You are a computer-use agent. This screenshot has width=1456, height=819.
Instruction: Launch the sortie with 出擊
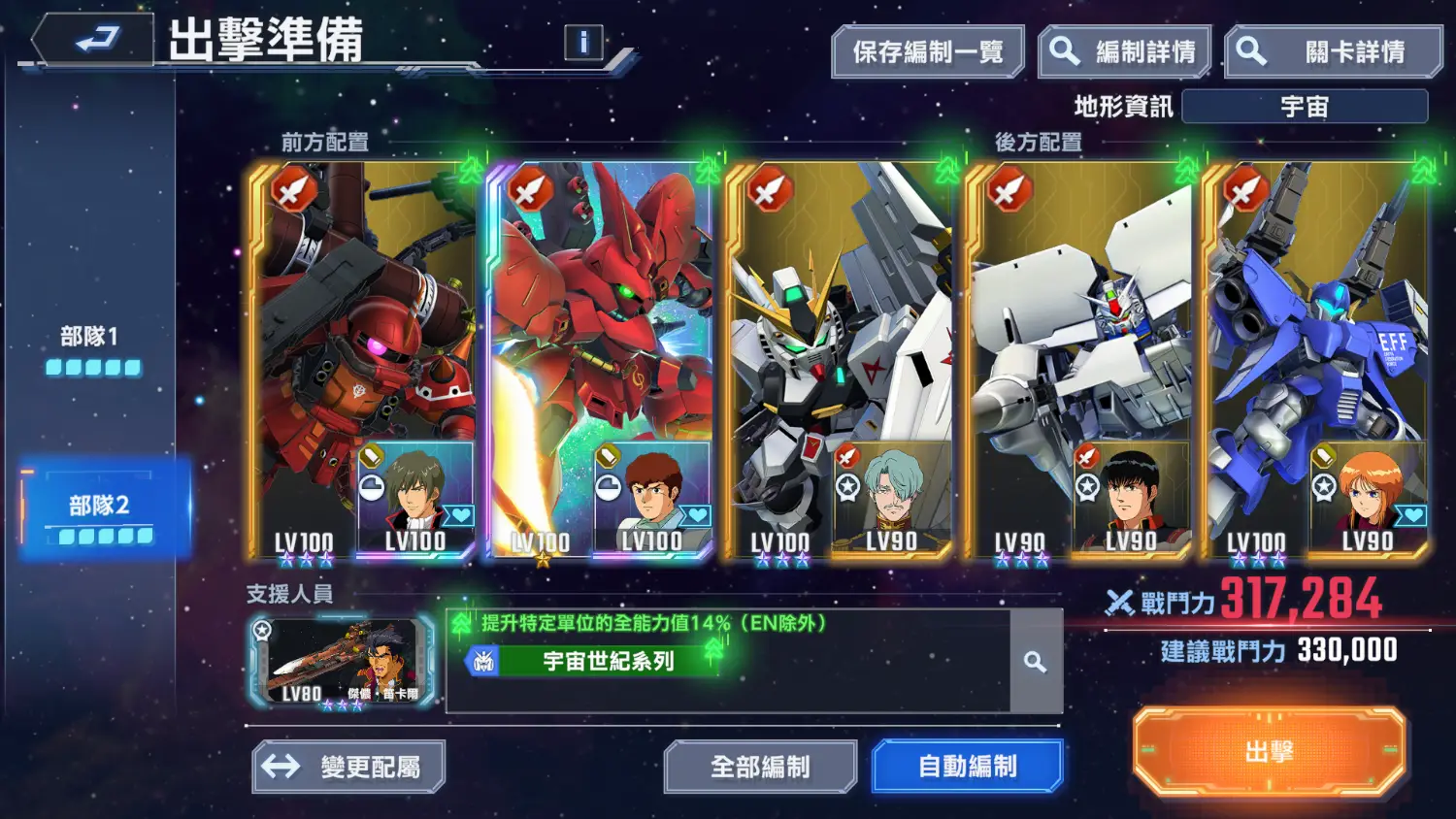click(x=1269, y=752)
